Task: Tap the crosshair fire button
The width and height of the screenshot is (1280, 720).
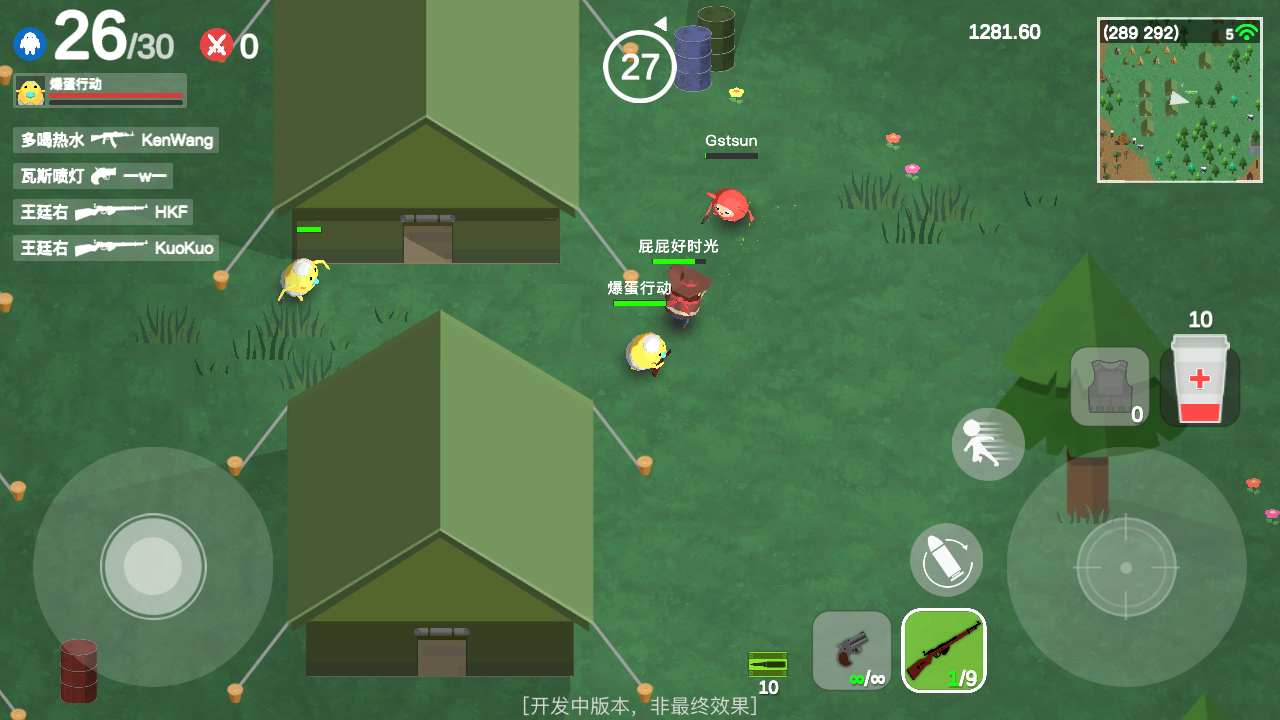Action: coord(1126,567)
